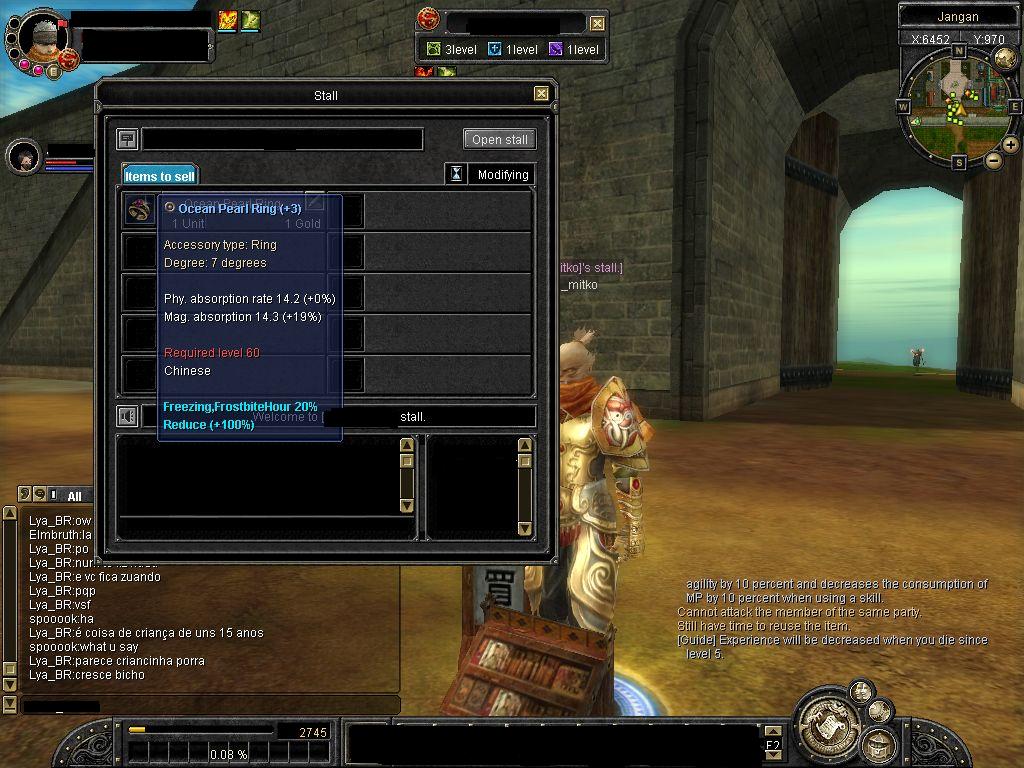Switch to the Items to sell tab
Image resolution: width=1024 pixels, height=768 pixels.
click(160, 176)
